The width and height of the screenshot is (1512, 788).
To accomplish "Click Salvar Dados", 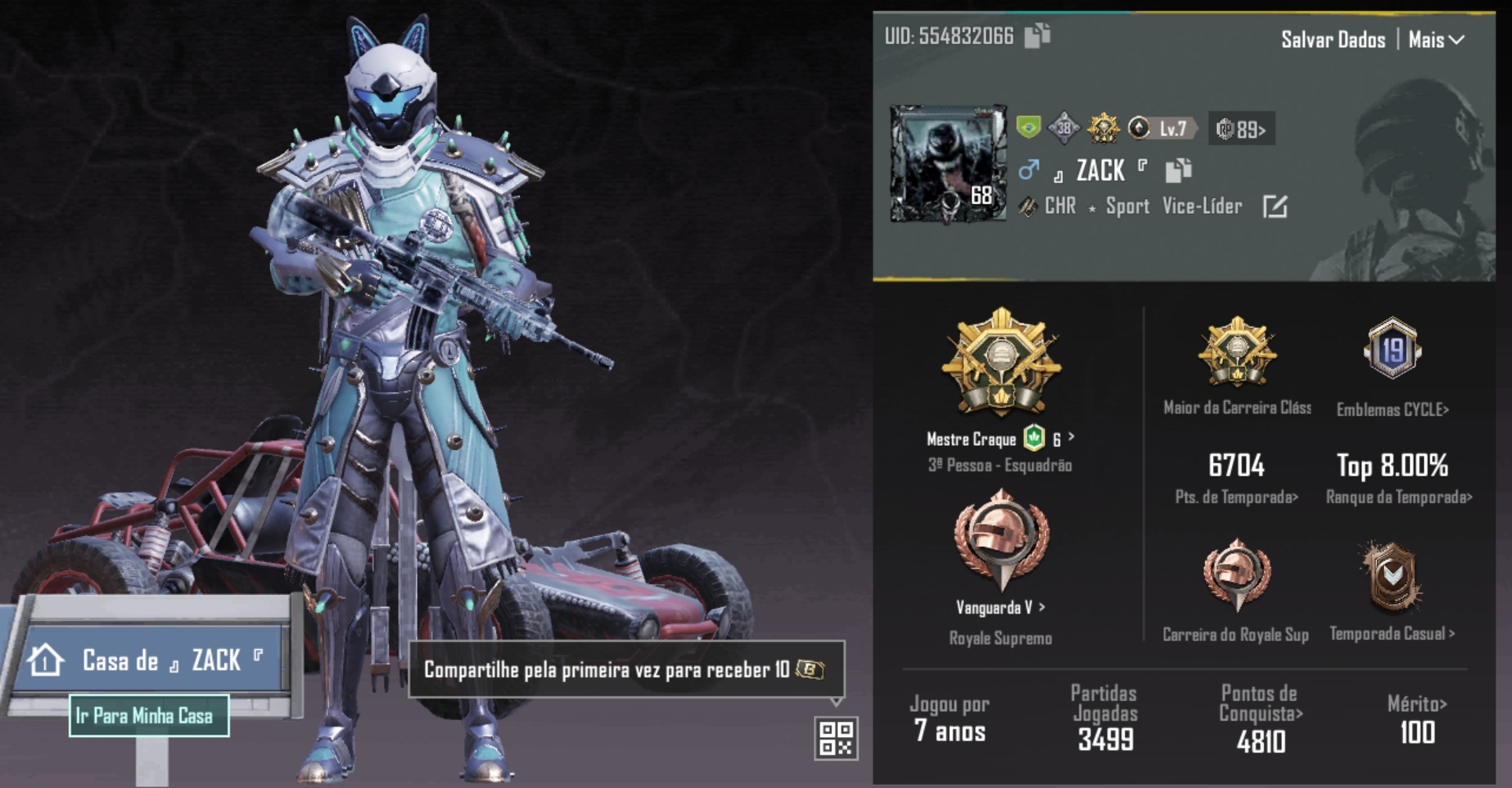I will coord(1332,39).
